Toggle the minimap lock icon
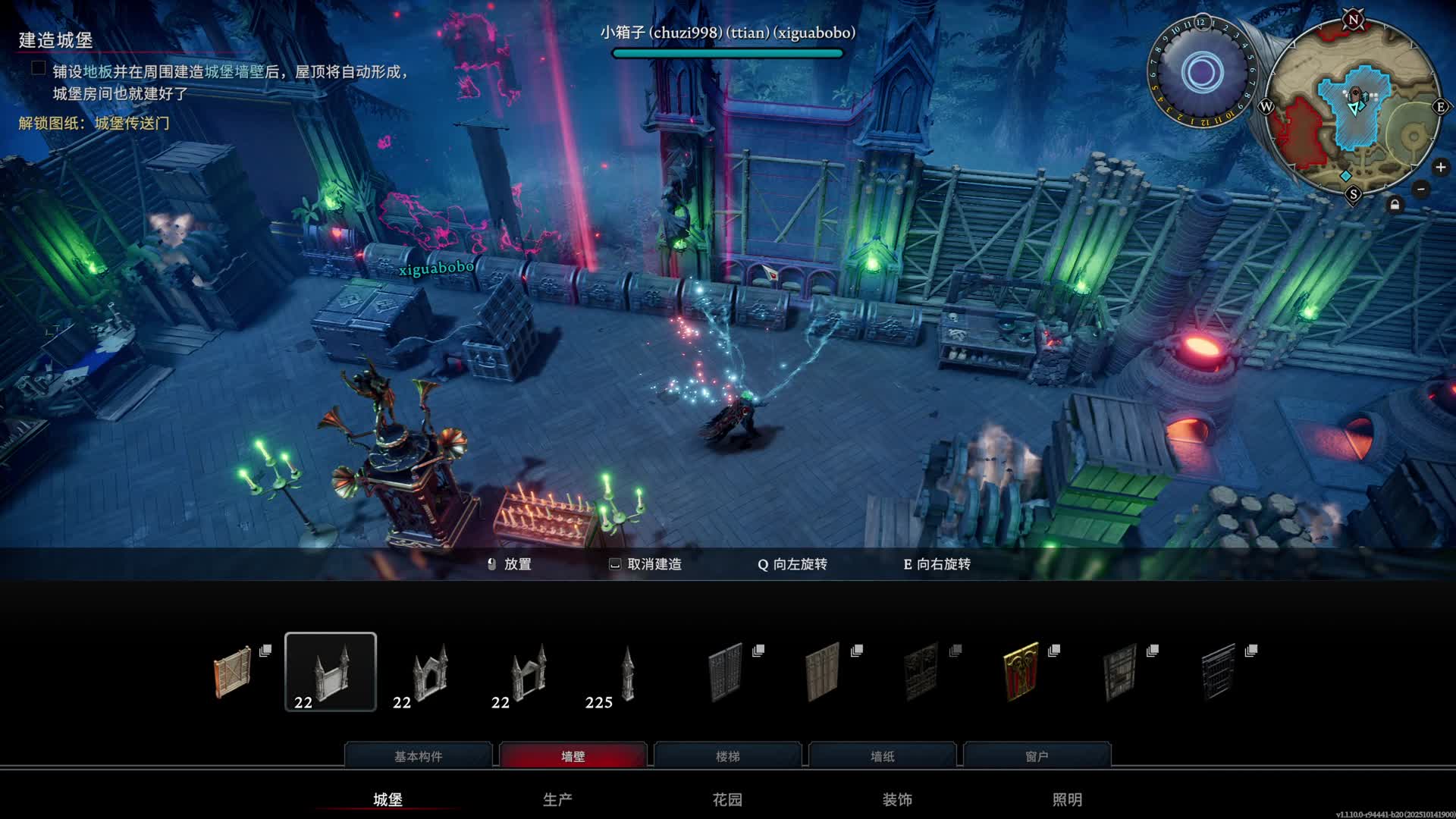 (x=1395, y=205)
